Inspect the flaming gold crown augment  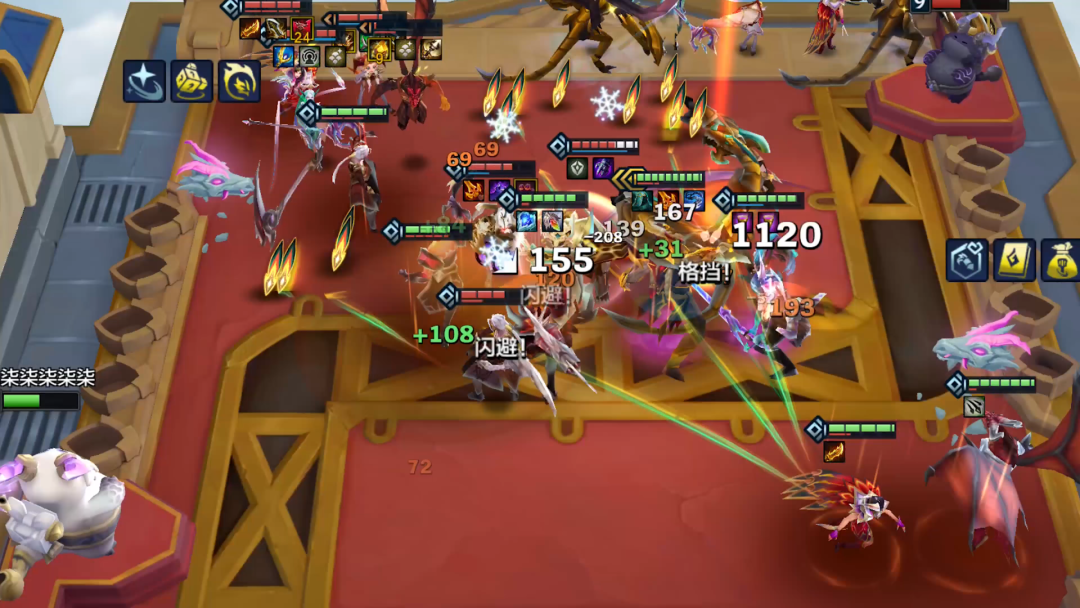tap(239, 81)
